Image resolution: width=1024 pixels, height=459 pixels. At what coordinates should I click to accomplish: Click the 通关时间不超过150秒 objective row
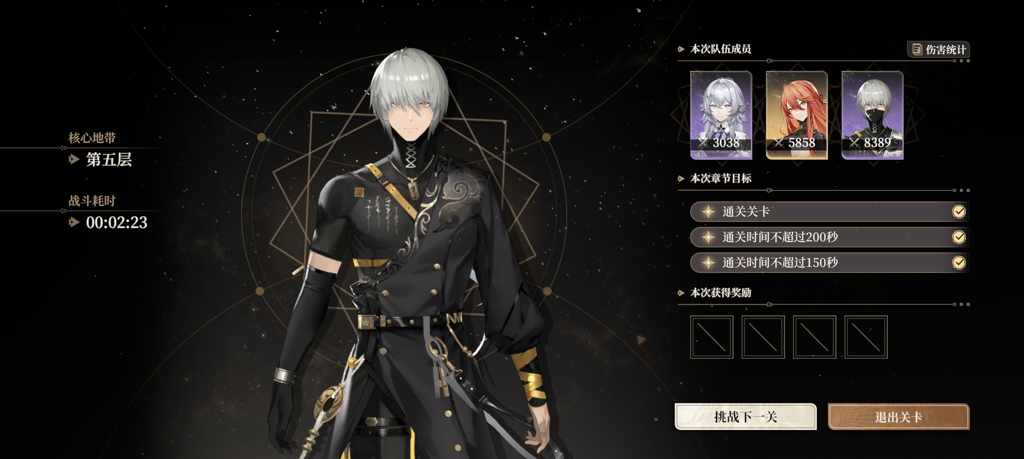[x=829, y=263]
